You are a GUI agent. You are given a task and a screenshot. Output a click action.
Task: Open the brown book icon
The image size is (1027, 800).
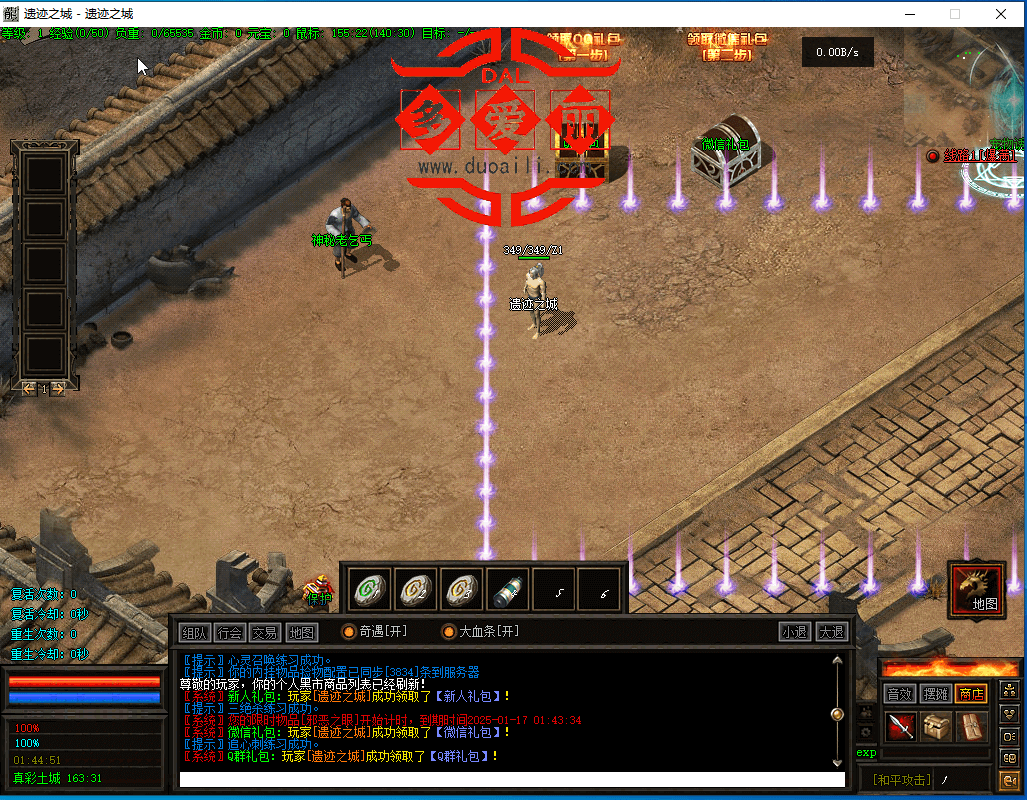pos(971,727)
